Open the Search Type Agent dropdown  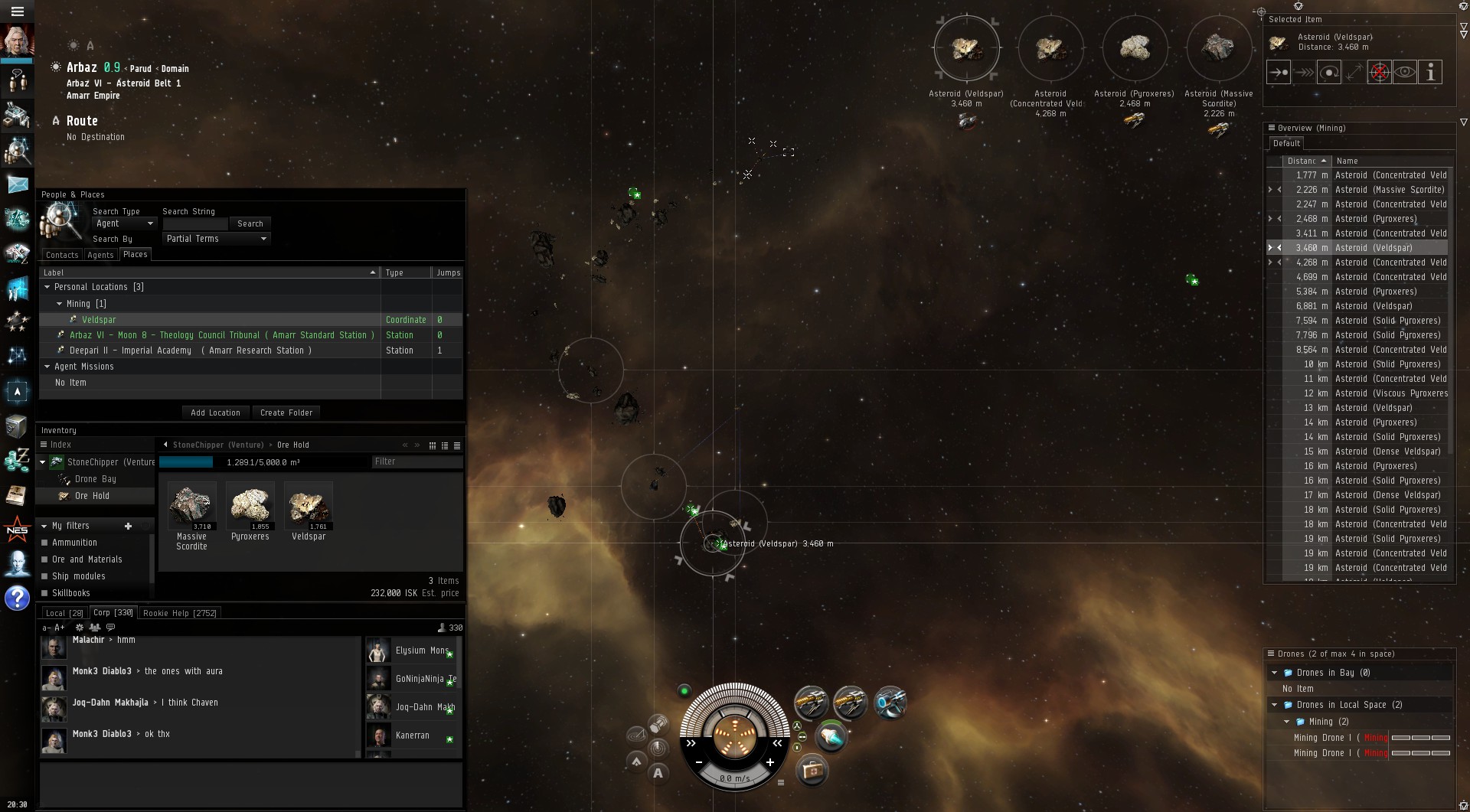coord(124,223)
